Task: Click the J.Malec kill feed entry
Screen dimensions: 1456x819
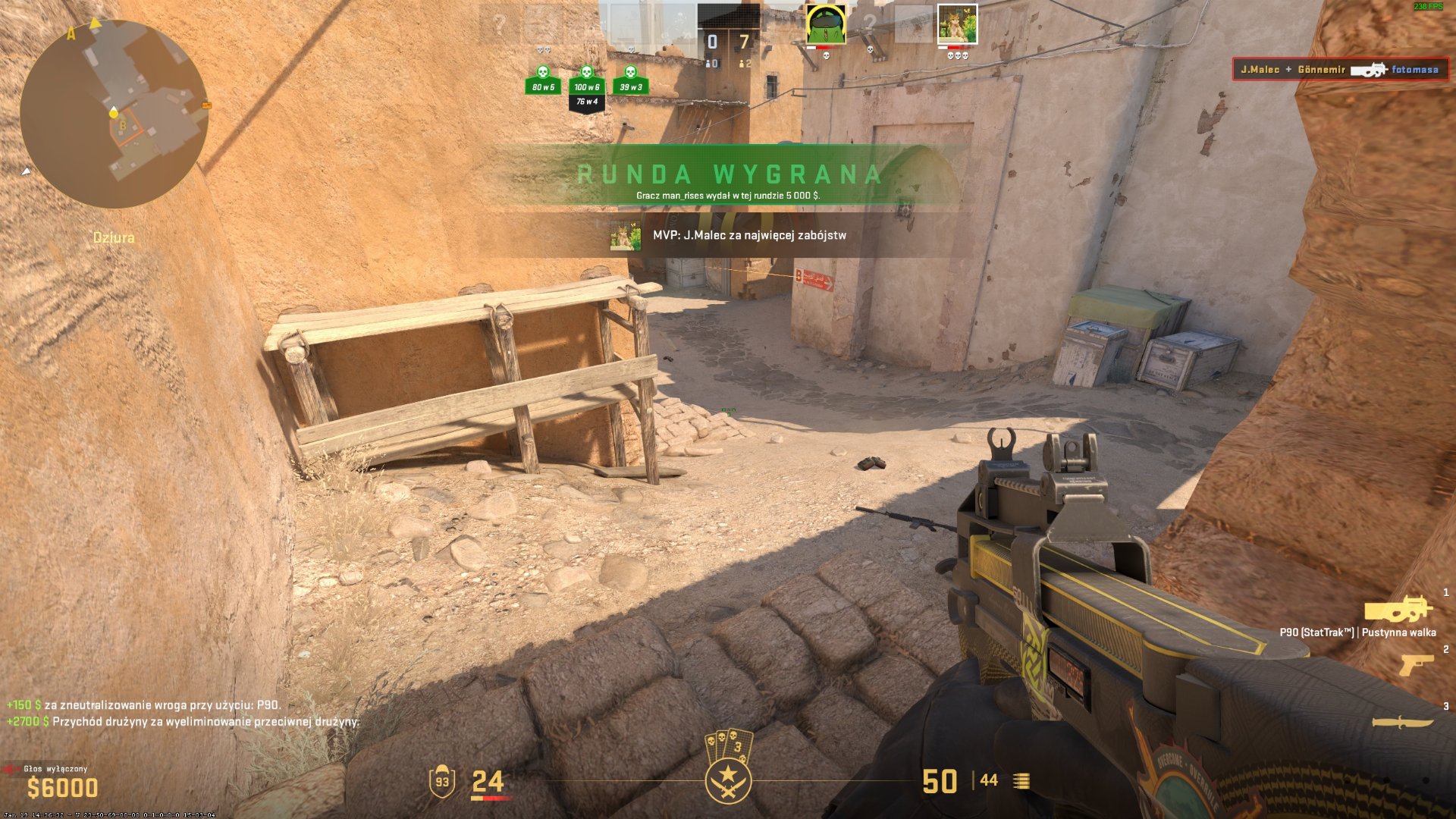Action: (x=1340, y=70)
